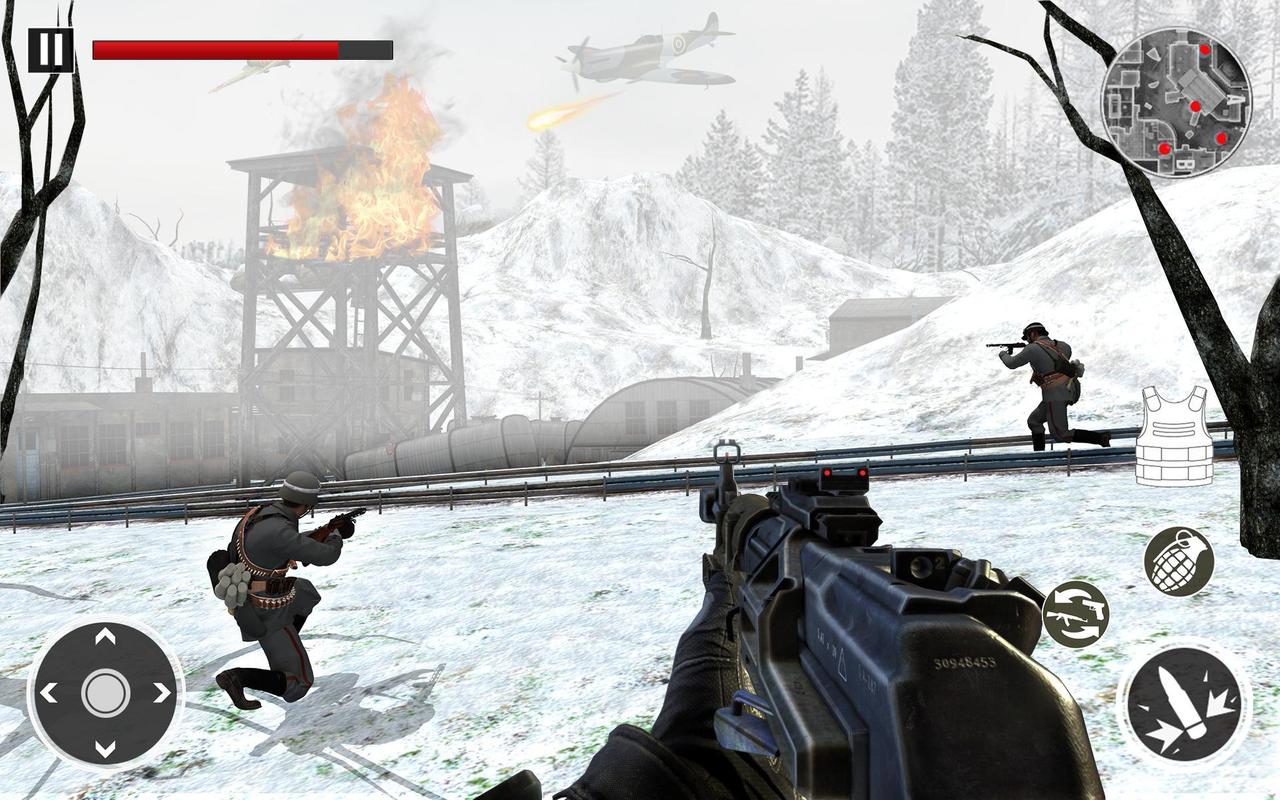The width and height of the screenshot is (1280, 800).
Task: Open the circular minimap
Action: point(1176,101)
